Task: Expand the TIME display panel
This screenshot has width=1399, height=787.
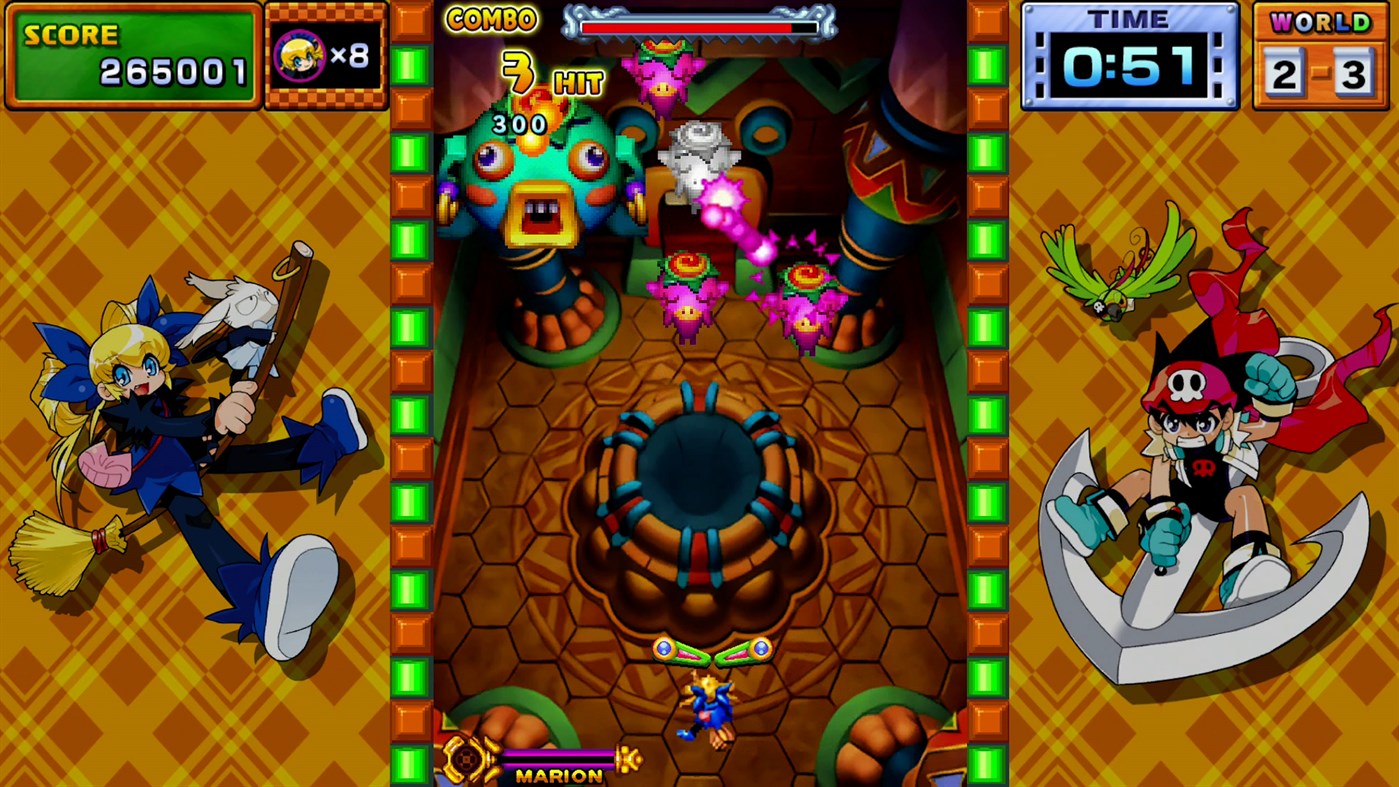Action: (1128, 55)
